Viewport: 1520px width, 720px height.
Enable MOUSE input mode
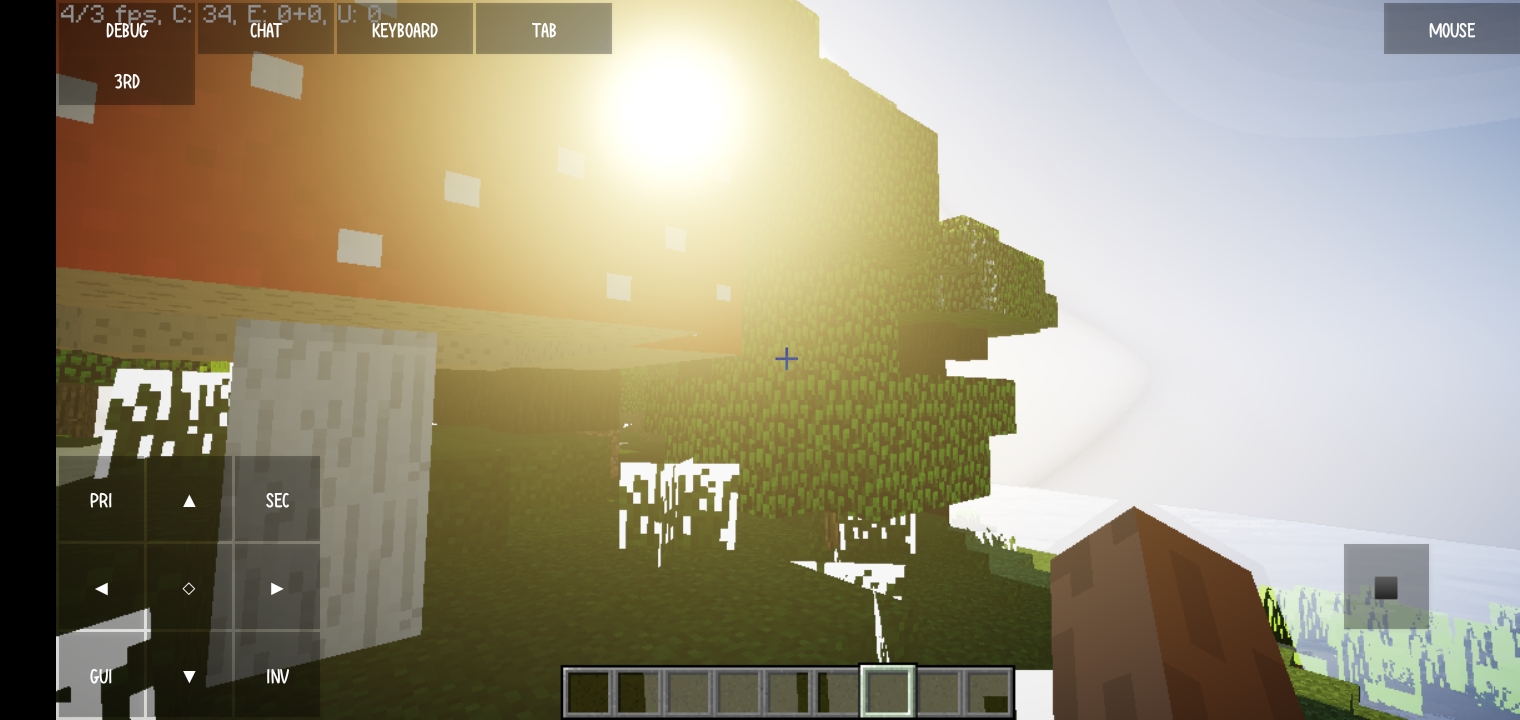click(x=1450, y=29)
